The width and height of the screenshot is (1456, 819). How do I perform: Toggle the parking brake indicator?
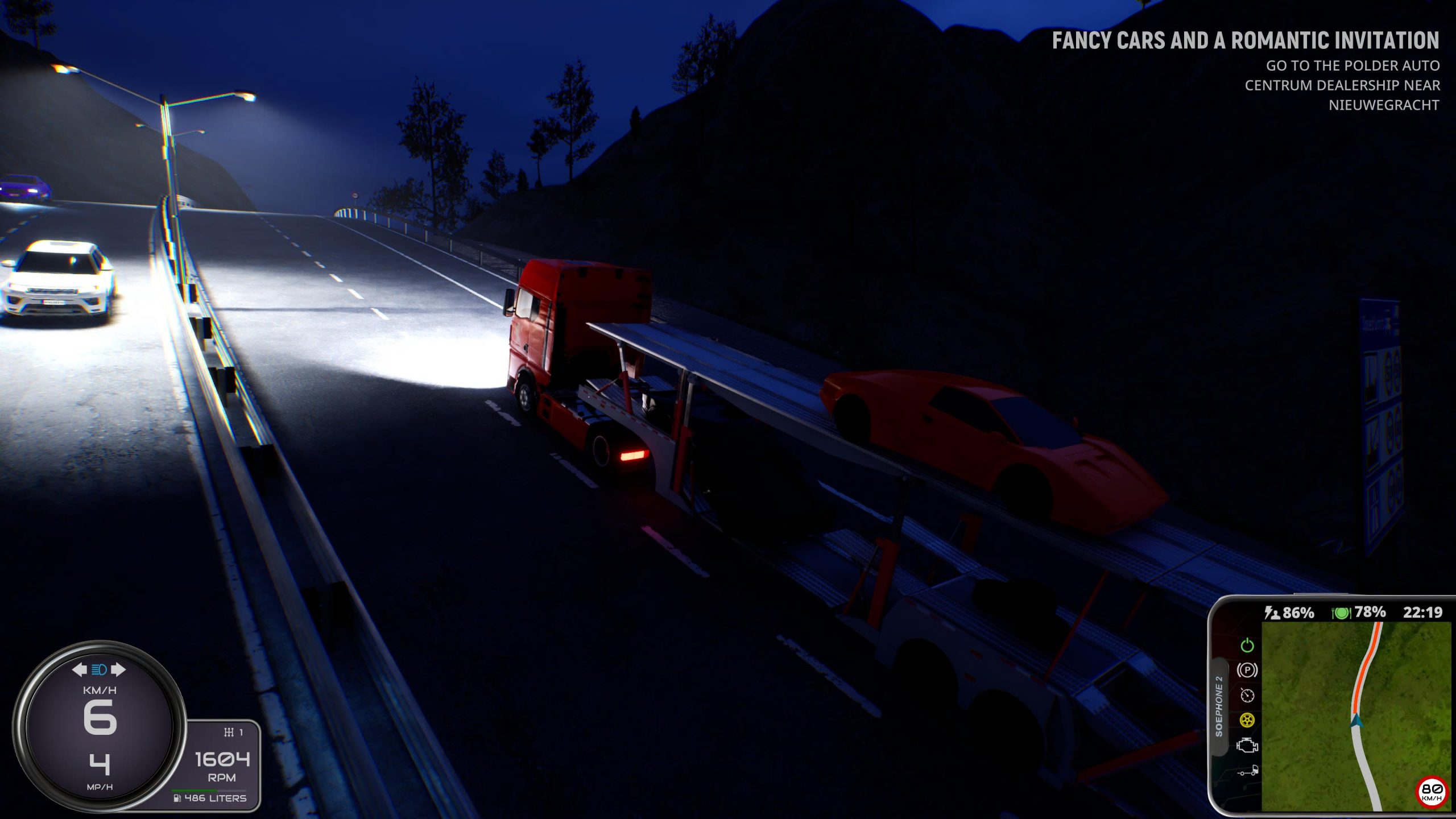tap(1247, 670)
